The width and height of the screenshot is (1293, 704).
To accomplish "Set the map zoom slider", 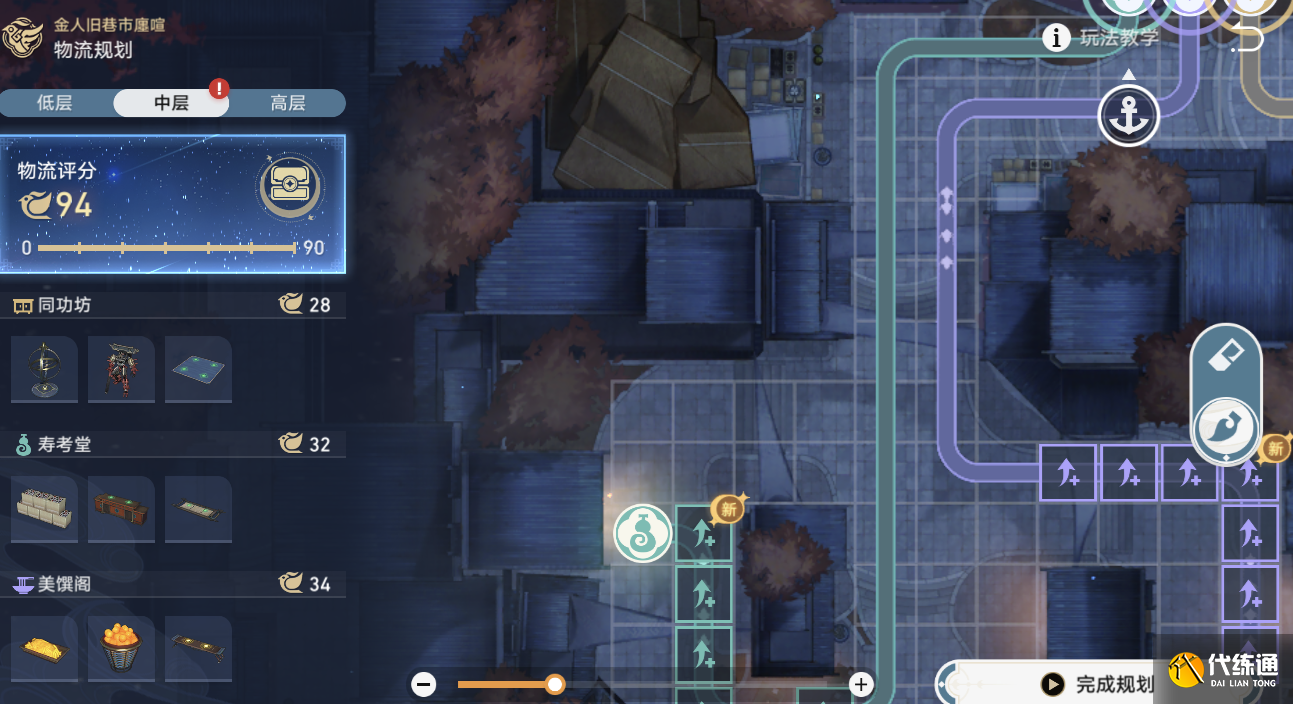I will [x=555, y=684].
